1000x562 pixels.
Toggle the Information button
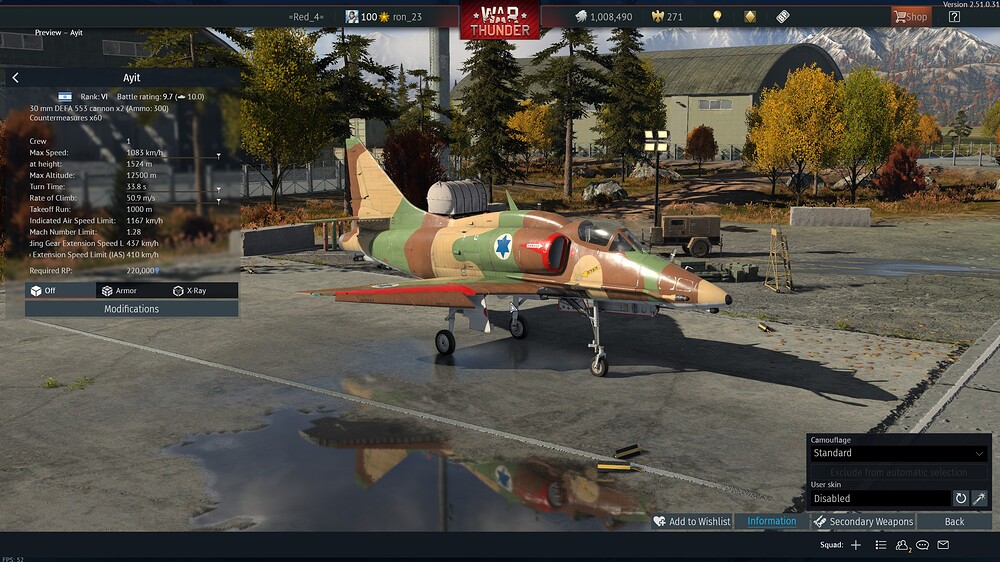click(x=771, y=521)
